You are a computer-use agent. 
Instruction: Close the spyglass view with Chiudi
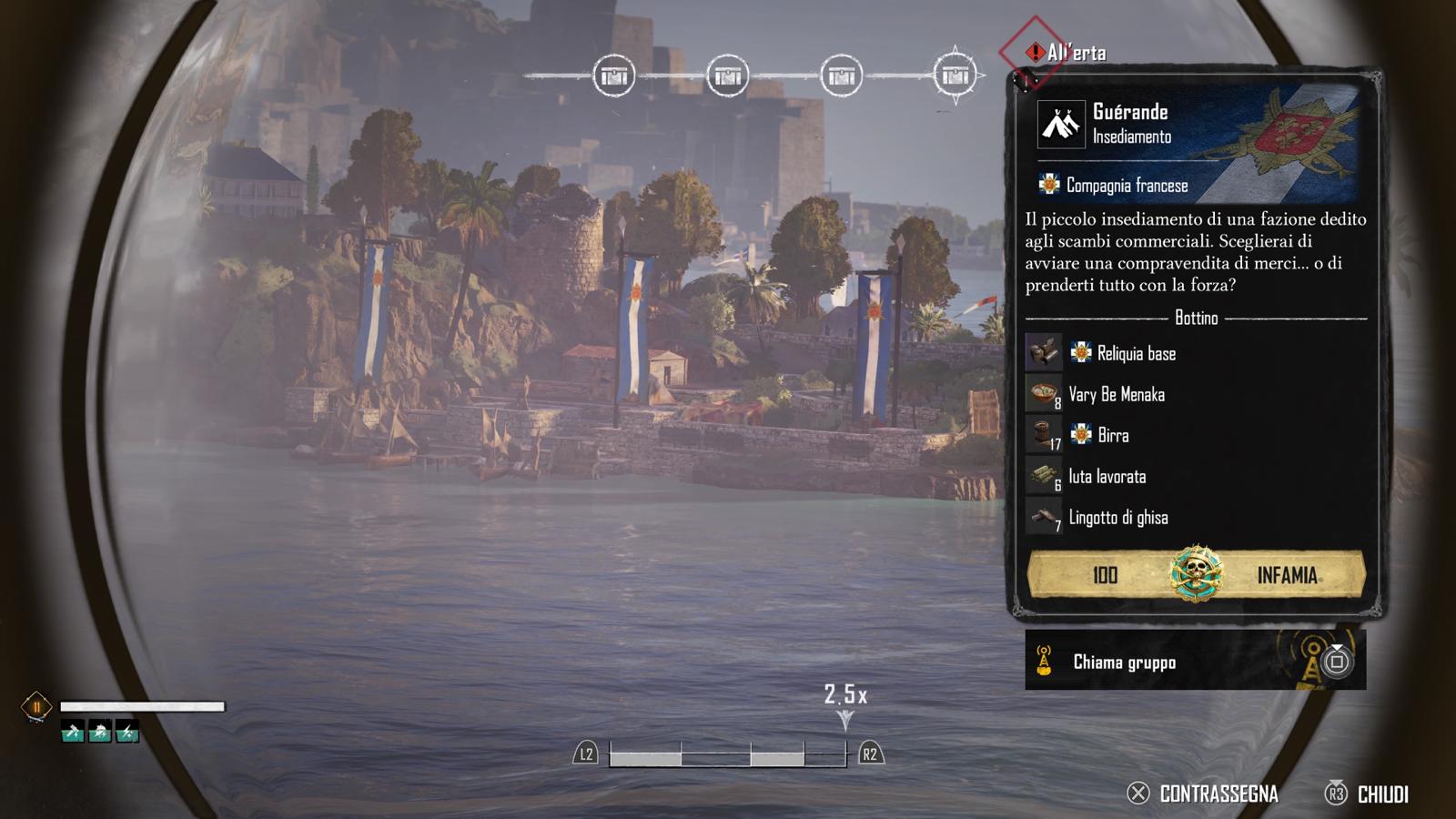(x=1367, y=794)
